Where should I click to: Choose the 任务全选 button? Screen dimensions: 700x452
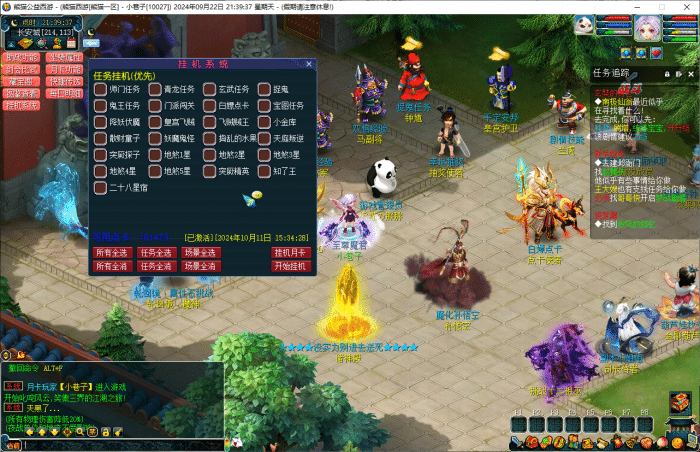[156, 253]
